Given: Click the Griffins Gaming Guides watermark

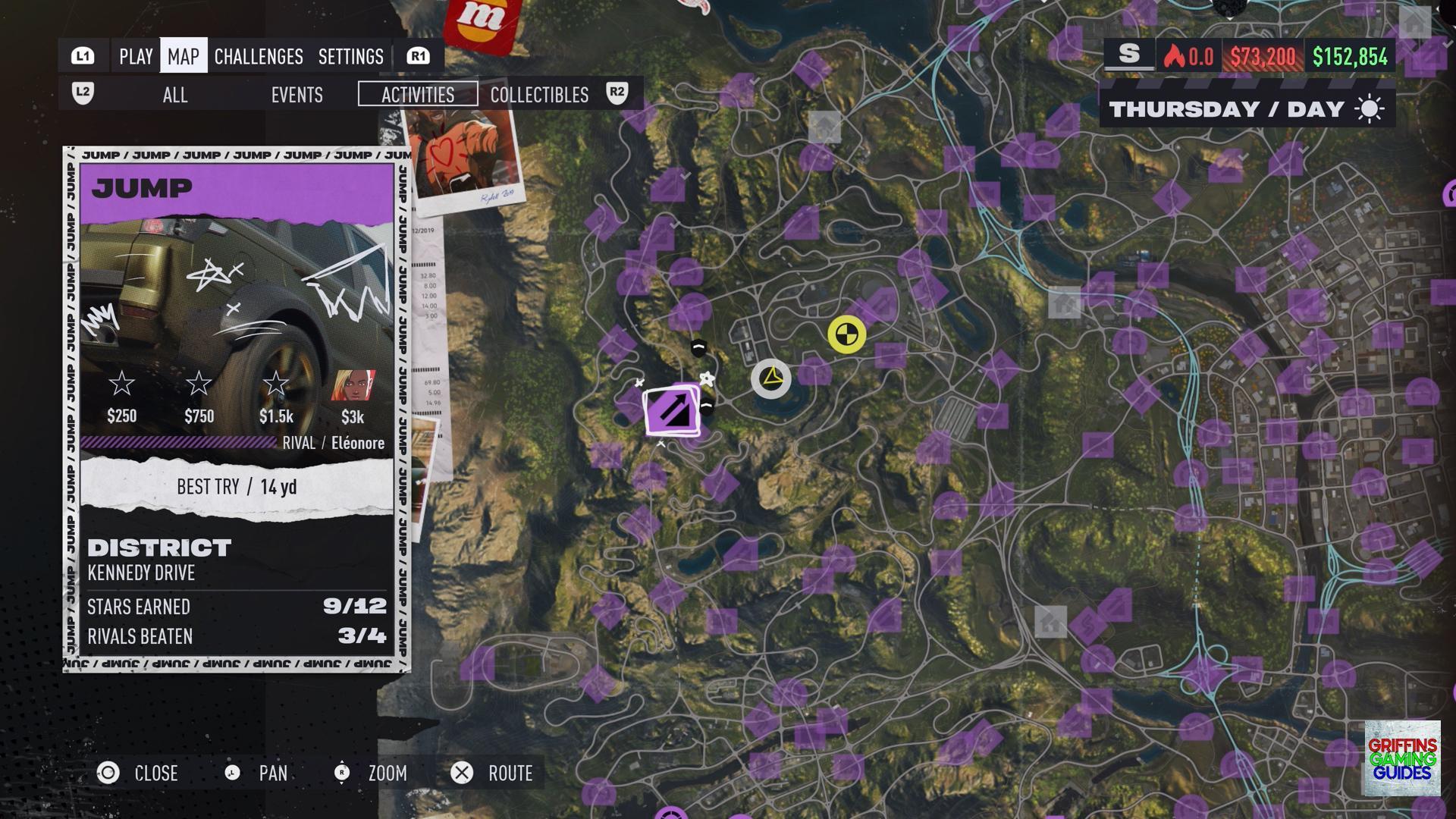Looking at the screenshot, I should [1402, 758].
